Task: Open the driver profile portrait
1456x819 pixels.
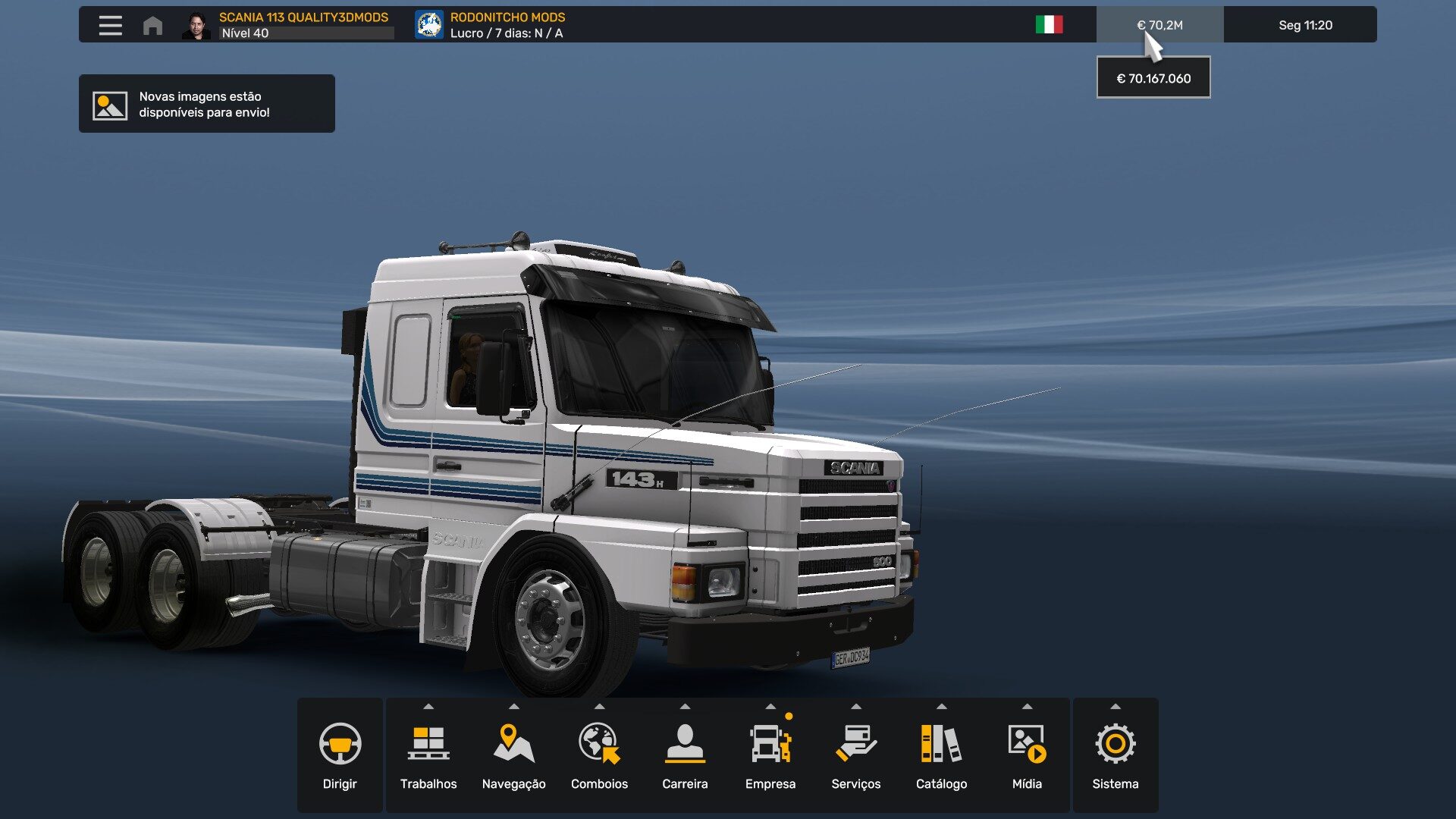Action: click(x=196, y=25)
